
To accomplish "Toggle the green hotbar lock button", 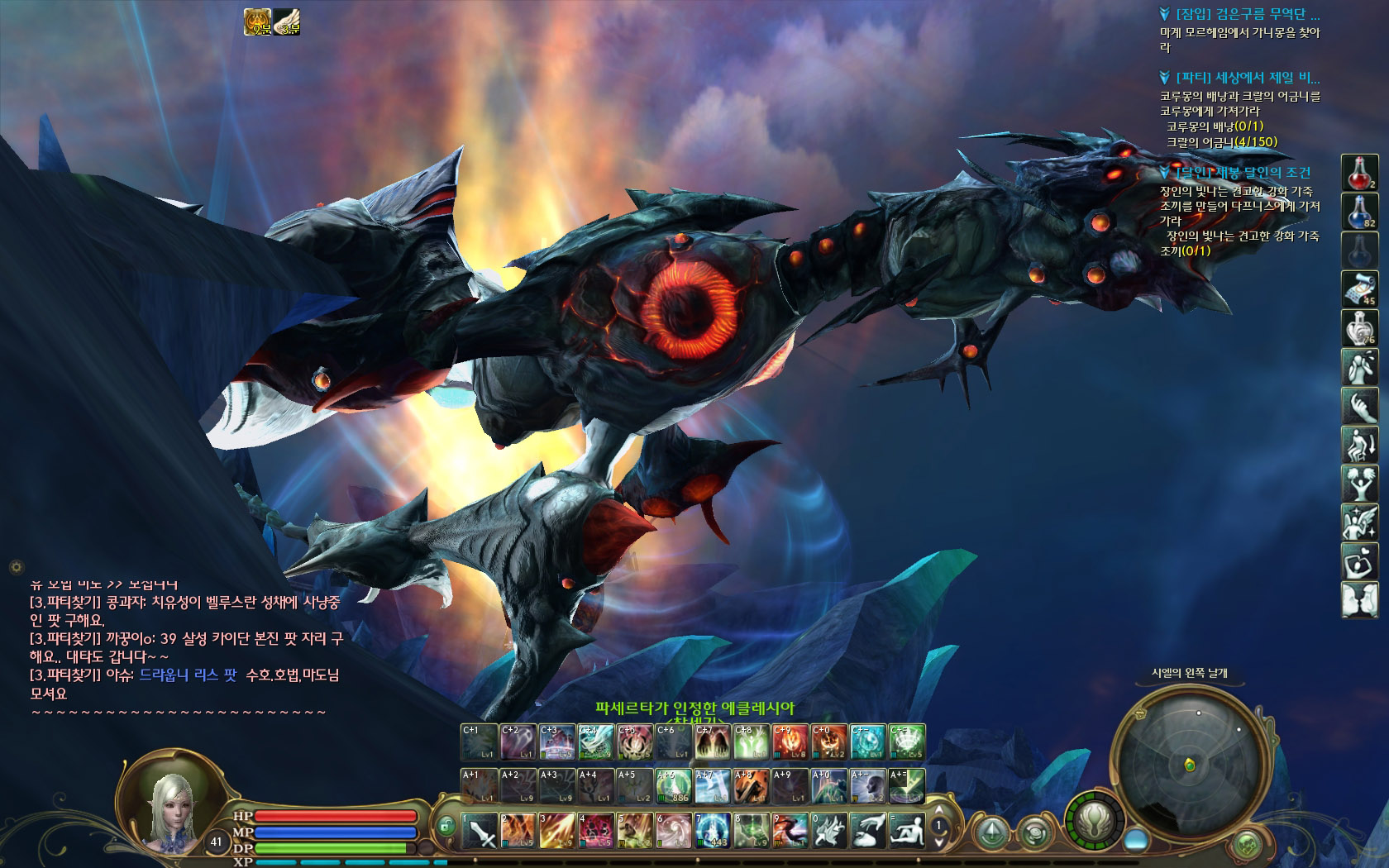I will pyautogui.click(x=446, y=825).
